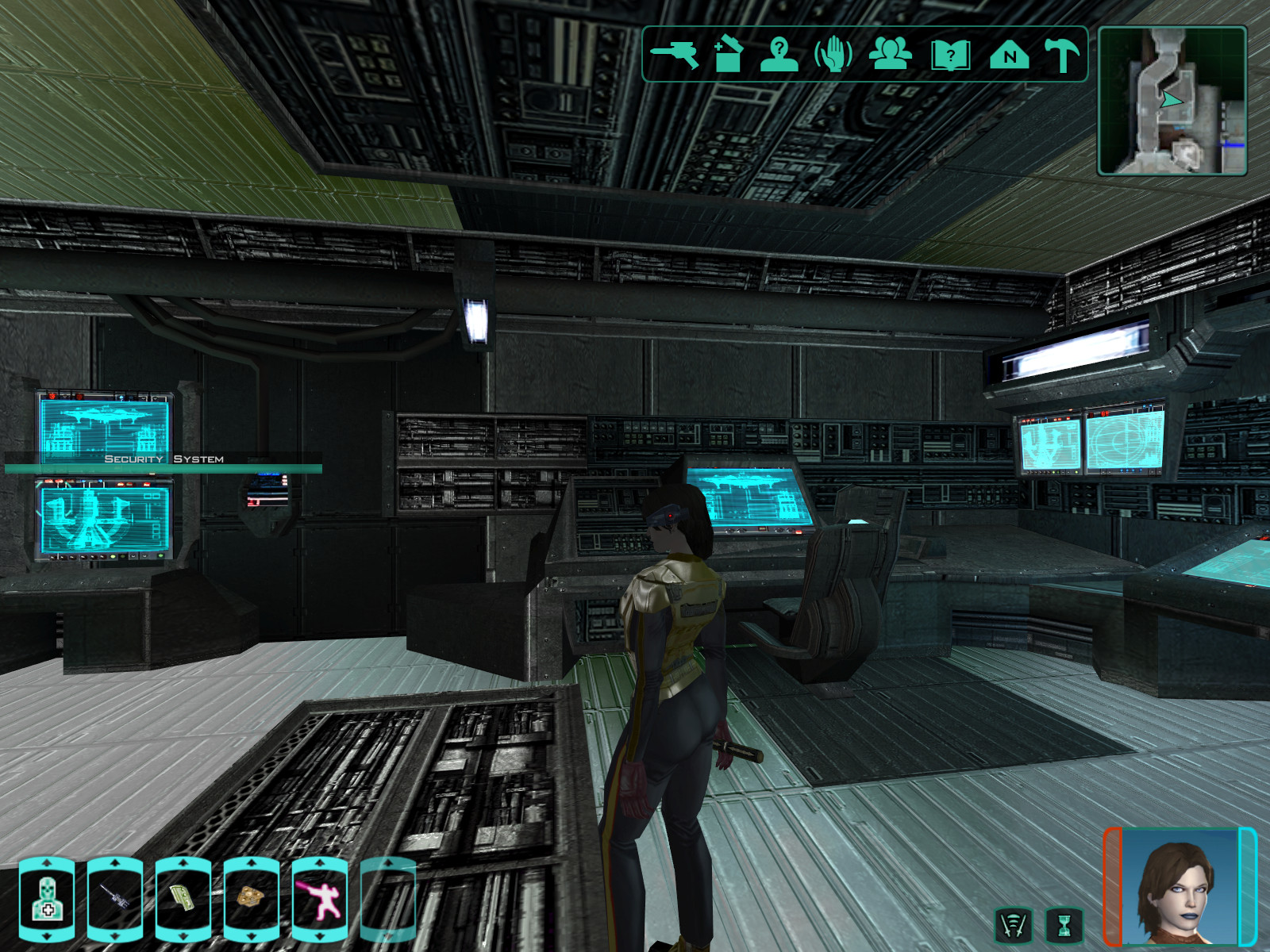Open the Options hammer icon
Screen dimensions: 1270x952
(x=1061, y=56)
